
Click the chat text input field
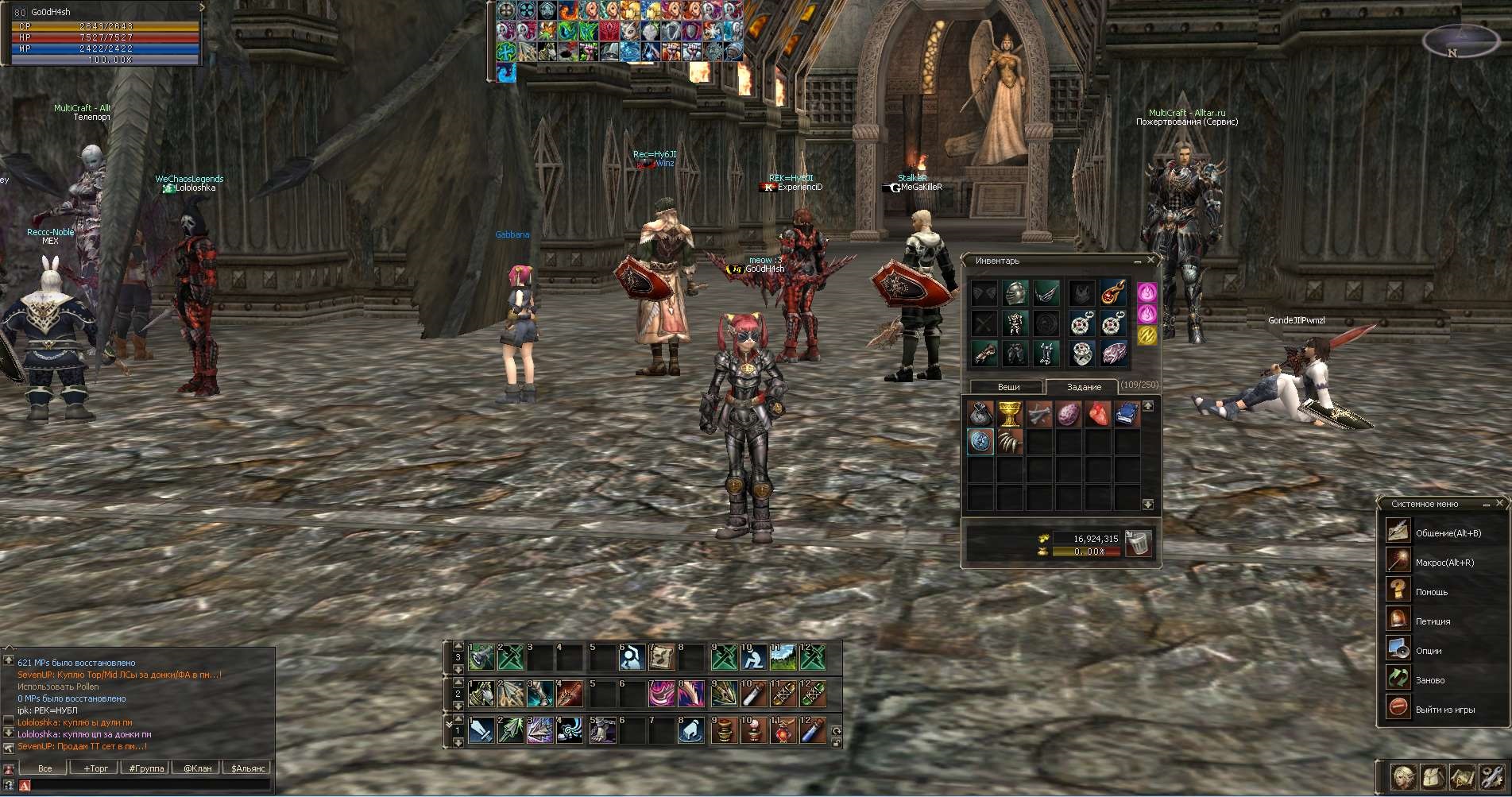click(x=147, y=785)
